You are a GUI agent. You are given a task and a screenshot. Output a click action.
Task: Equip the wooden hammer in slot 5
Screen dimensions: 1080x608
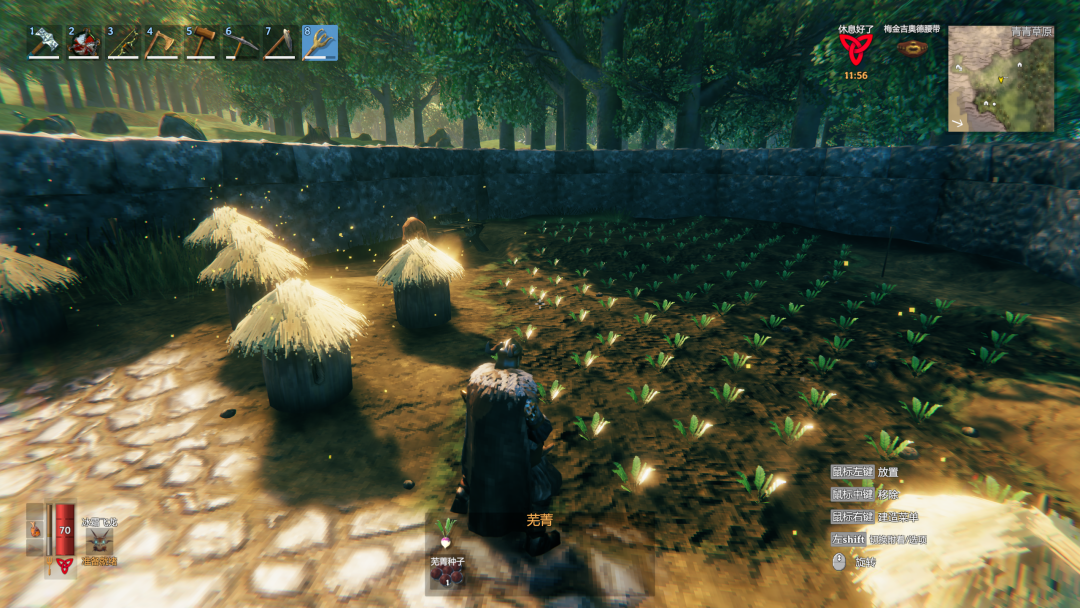[x=202, y=43]
